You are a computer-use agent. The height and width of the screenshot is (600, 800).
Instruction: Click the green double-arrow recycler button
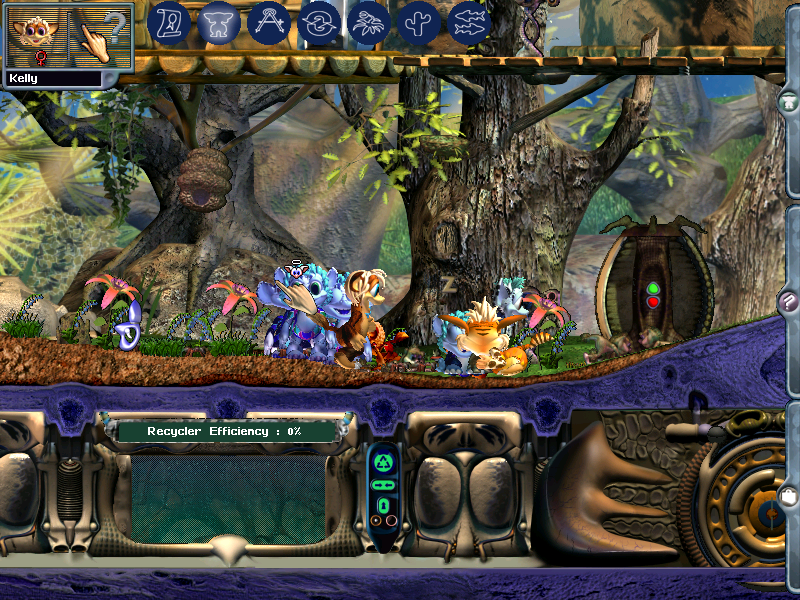(384, 485)
